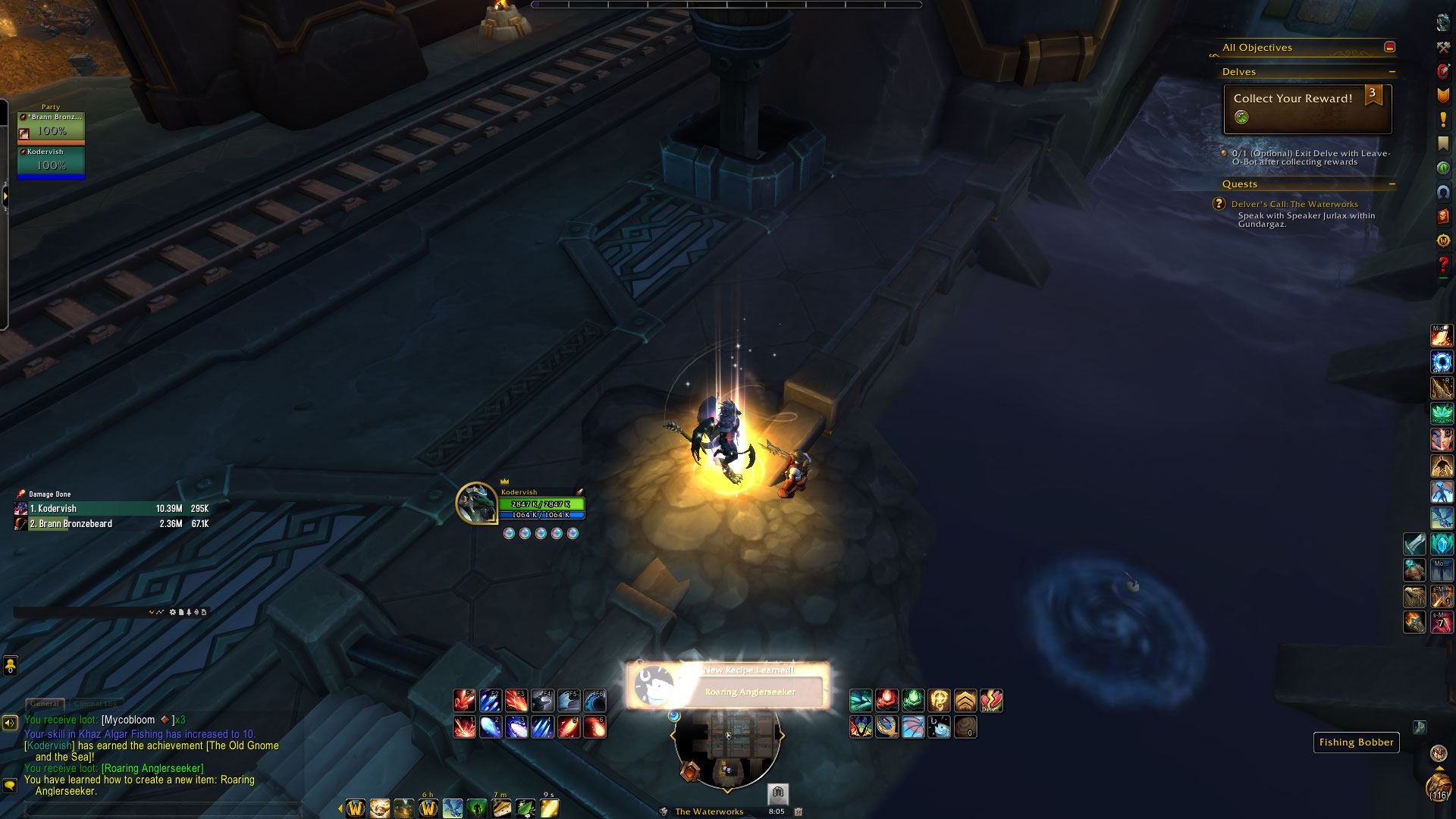This screenshot has height=819, width=1456.
Task: Activate the broken heart ability icon
Action: [991, 701]
